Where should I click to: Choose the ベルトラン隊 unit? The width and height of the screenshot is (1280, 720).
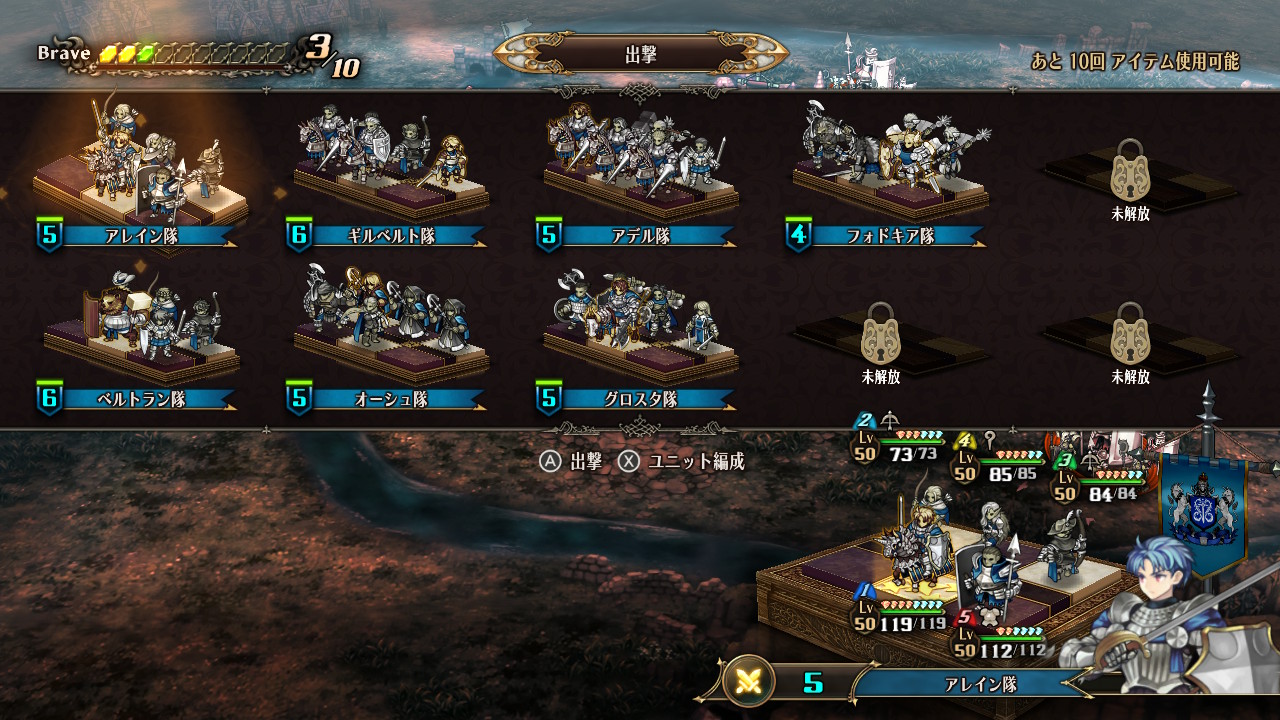click(x=140, y=340)
